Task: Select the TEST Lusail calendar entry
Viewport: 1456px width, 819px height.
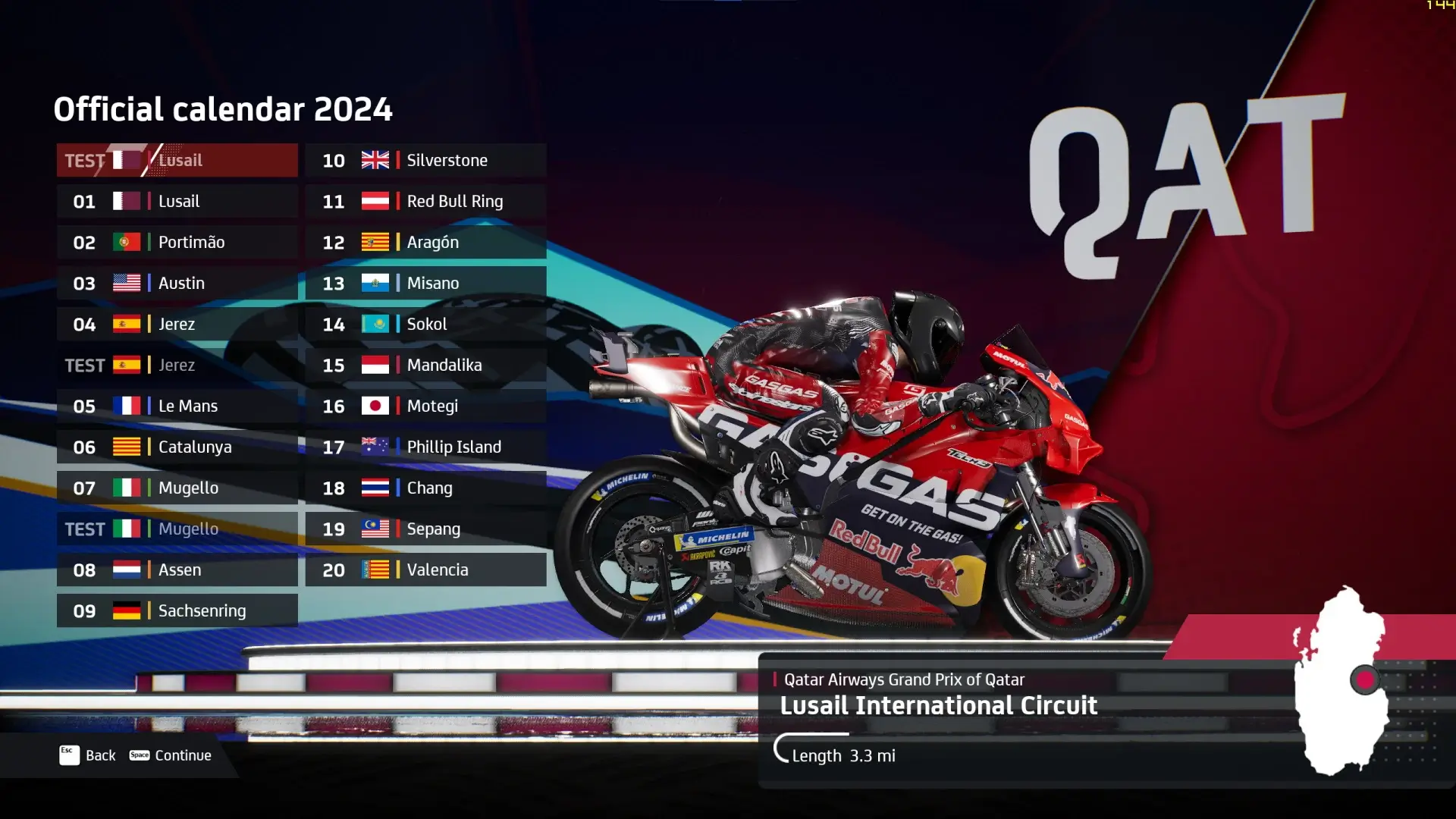Action: click(x=177, y=160)
